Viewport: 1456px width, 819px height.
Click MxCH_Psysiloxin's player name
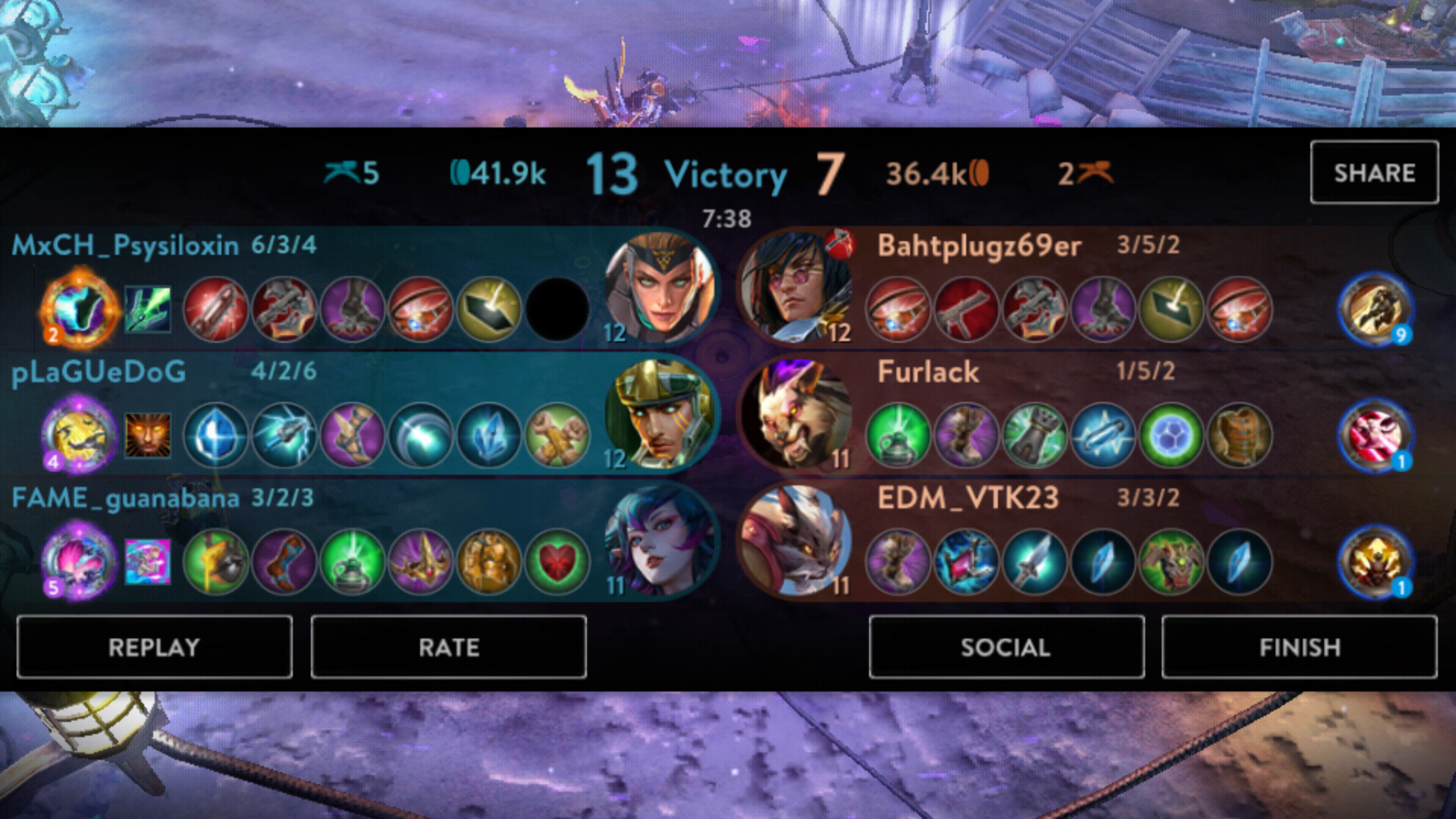tap(125, 245)
